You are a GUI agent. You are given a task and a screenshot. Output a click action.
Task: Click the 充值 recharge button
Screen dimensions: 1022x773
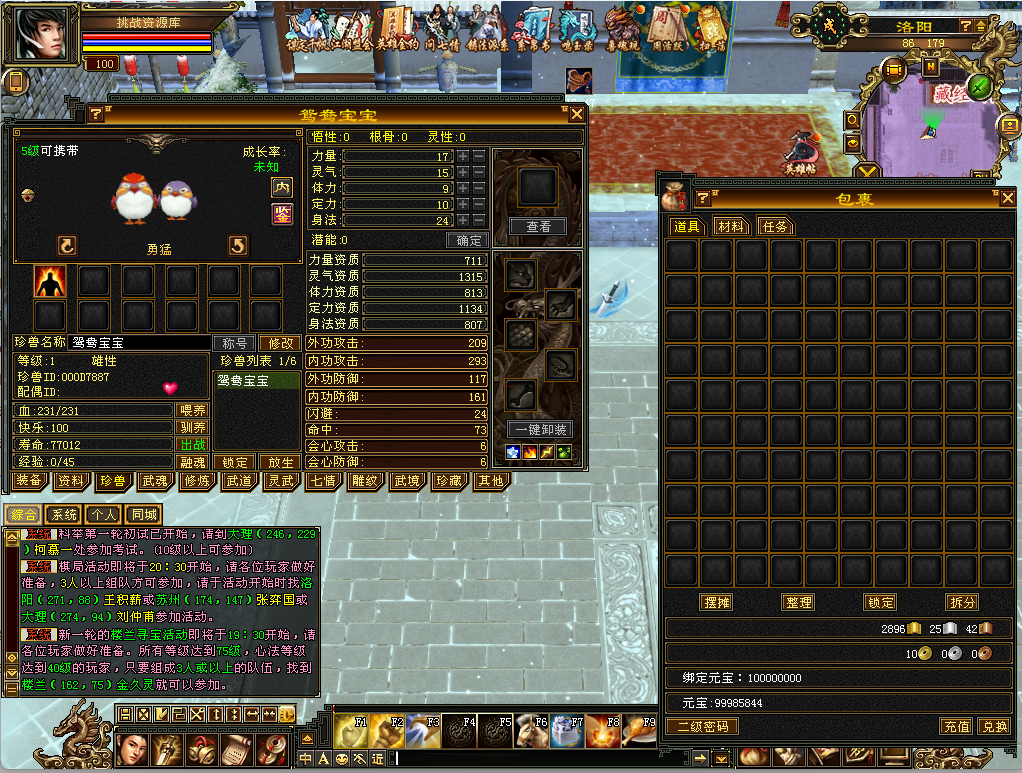point(956,726)
